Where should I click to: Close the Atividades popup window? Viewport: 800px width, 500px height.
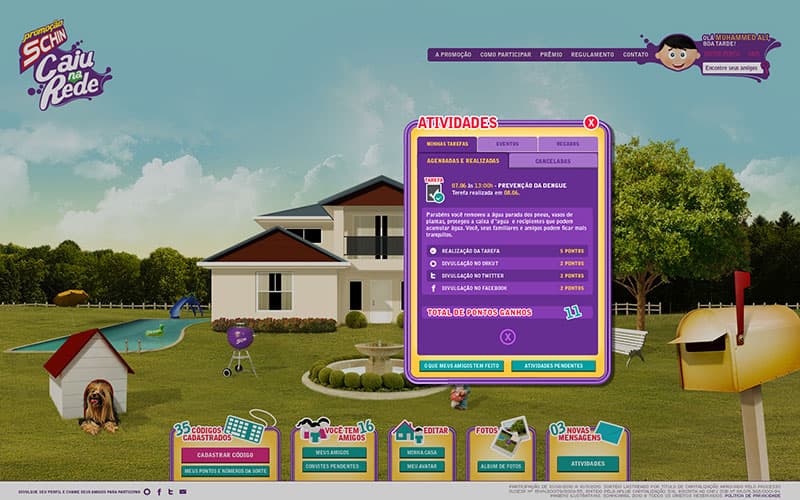point(591,123)
